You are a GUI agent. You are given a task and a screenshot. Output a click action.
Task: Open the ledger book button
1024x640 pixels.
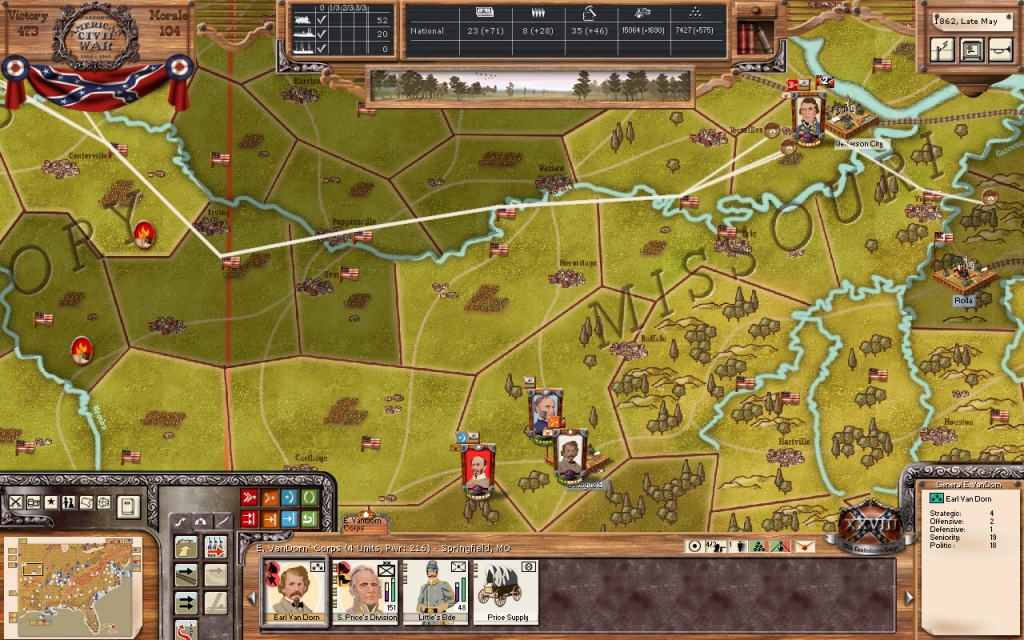pos(127,505)
